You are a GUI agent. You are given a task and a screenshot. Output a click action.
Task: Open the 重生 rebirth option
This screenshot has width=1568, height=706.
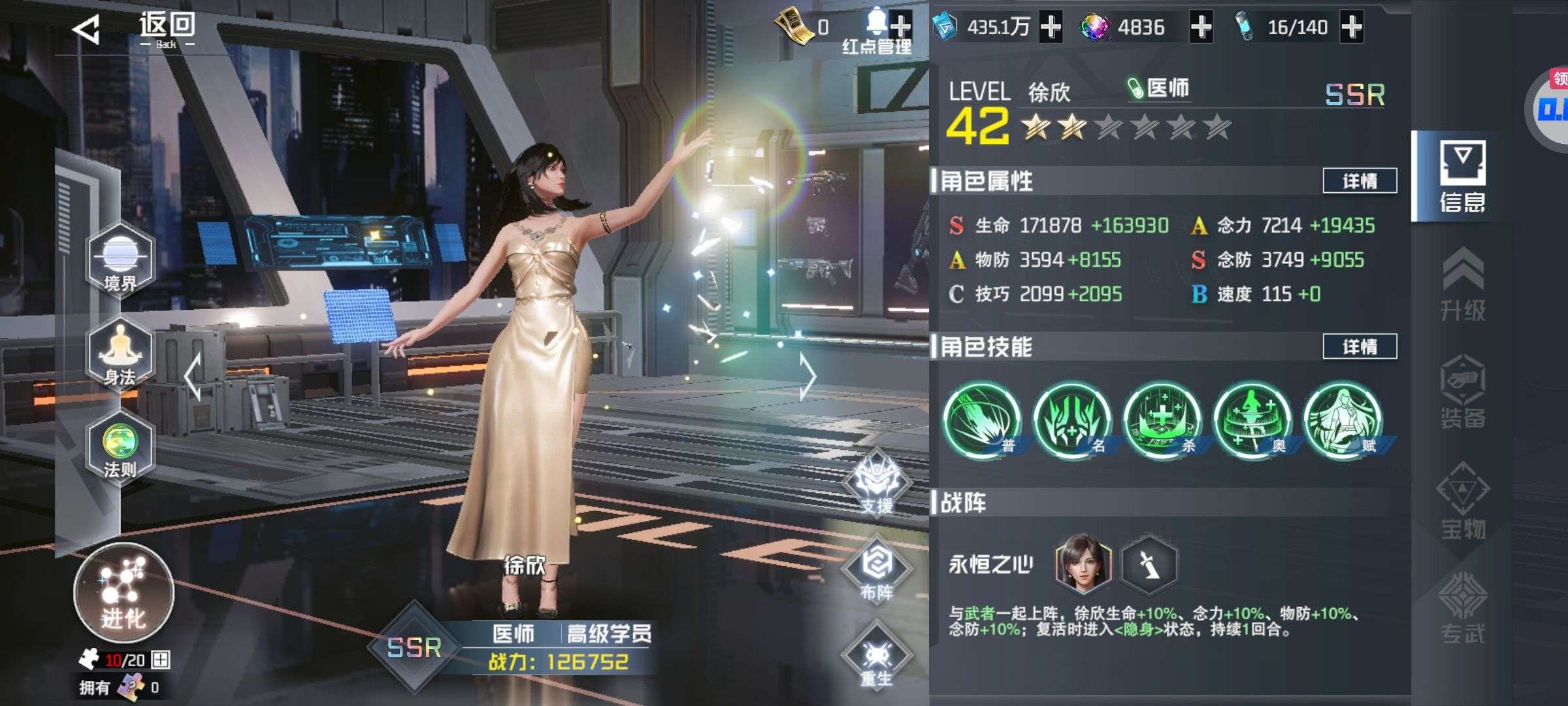(876, 658)
